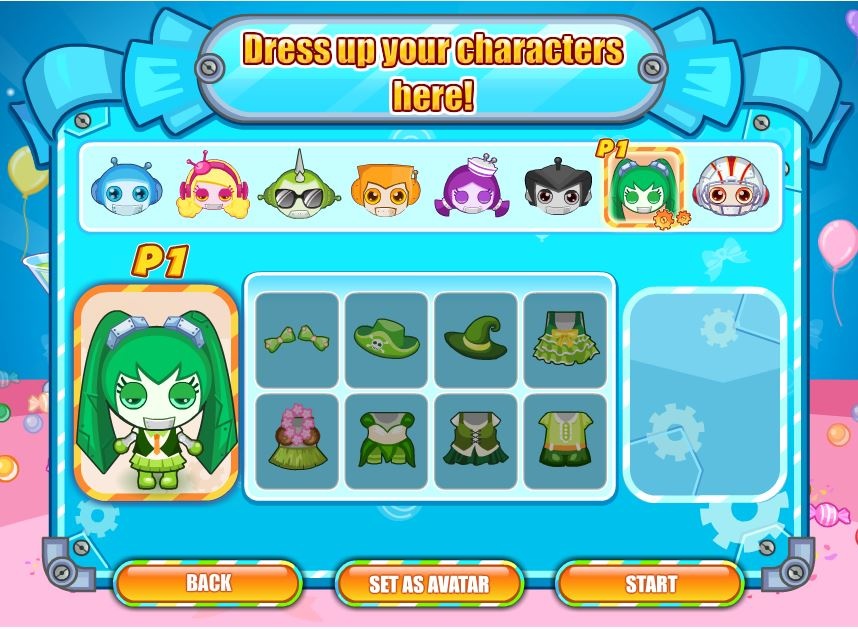Set the current character as avatar
The height and width of the screenshot is (629, 858).
coord(429,584)
